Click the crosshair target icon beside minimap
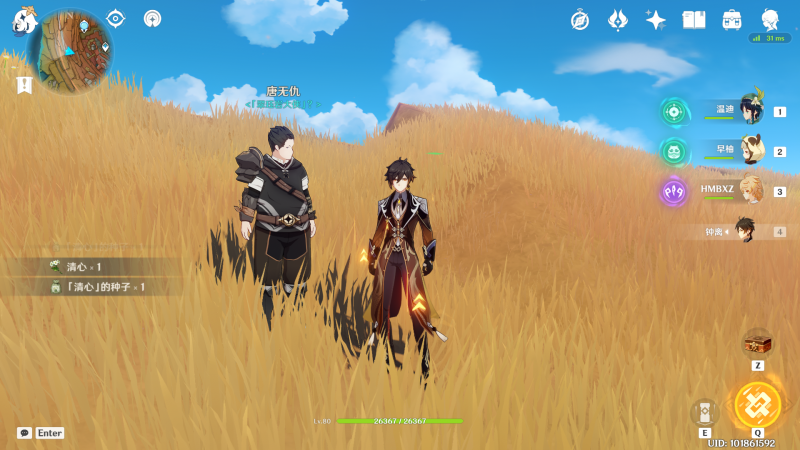 point(116,18)
